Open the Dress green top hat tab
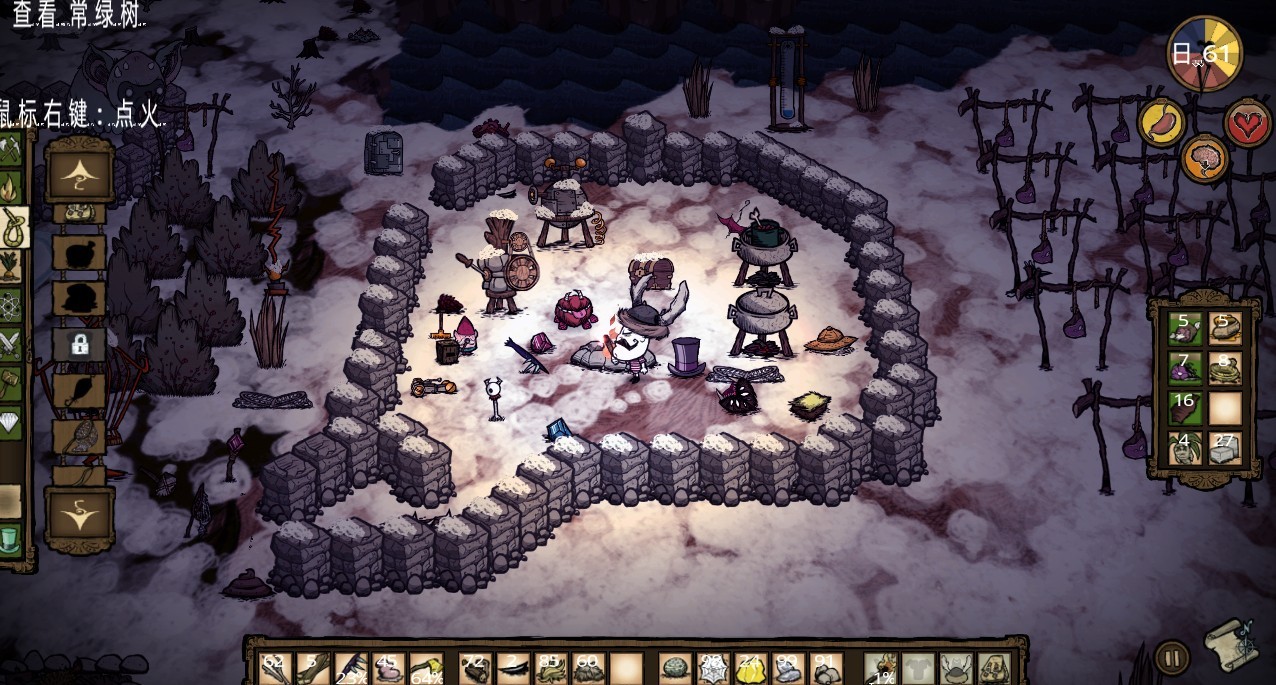1276x685 pixels. coord(10,538)
